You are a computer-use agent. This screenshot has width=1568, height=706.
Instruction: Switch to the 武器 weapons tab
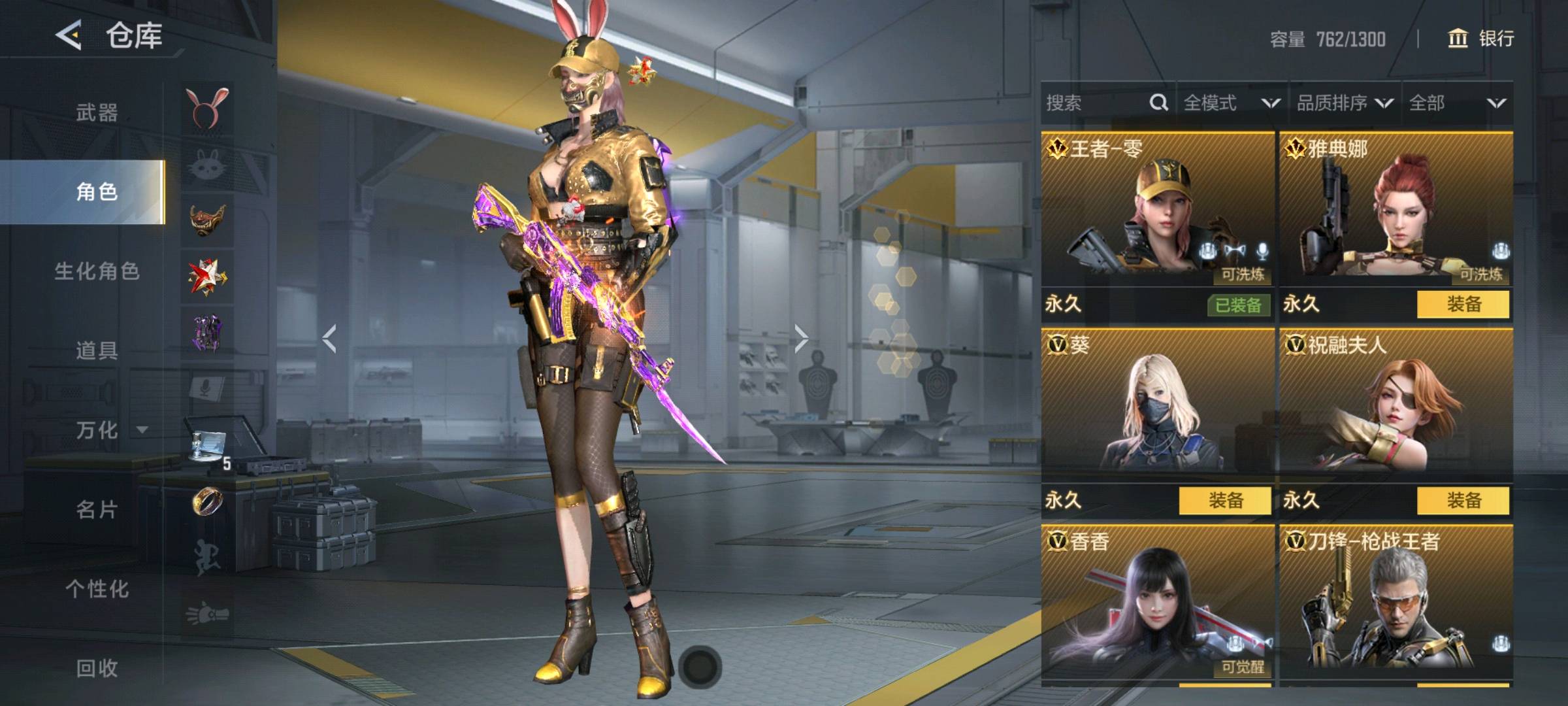coord(97,112)
